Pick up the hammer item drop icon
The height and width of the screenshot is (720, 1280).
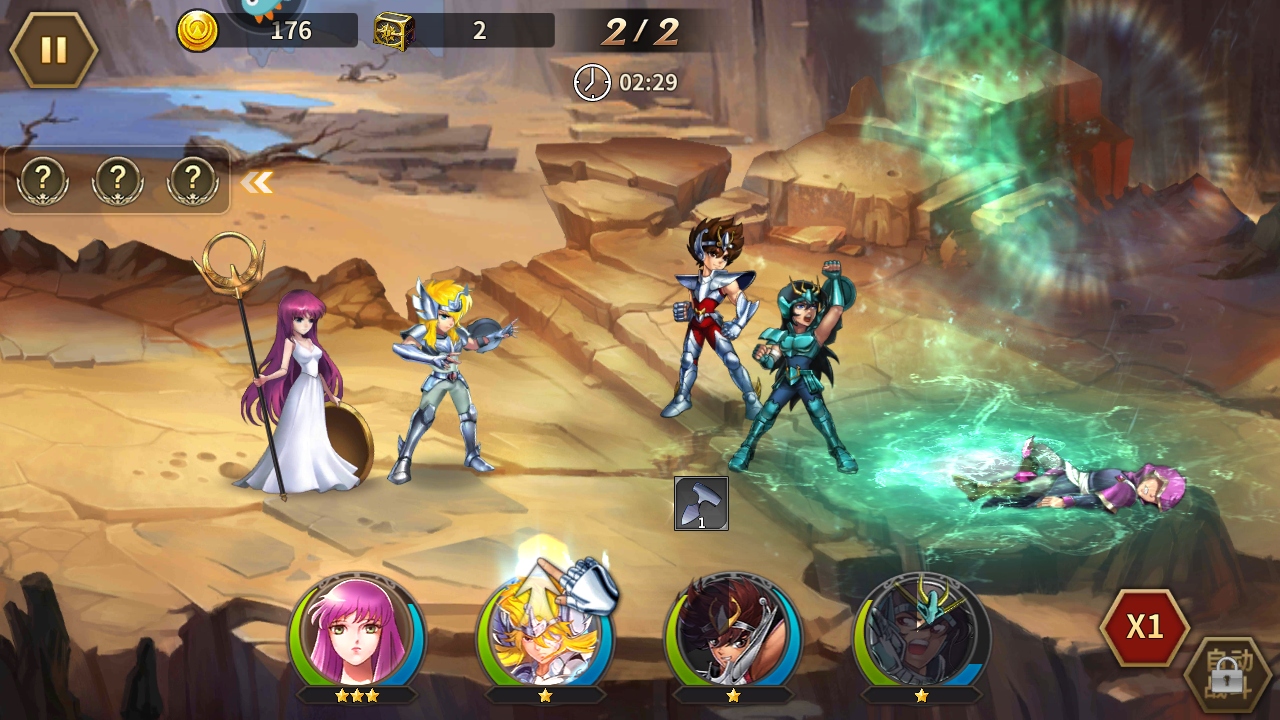pos(701,503)
